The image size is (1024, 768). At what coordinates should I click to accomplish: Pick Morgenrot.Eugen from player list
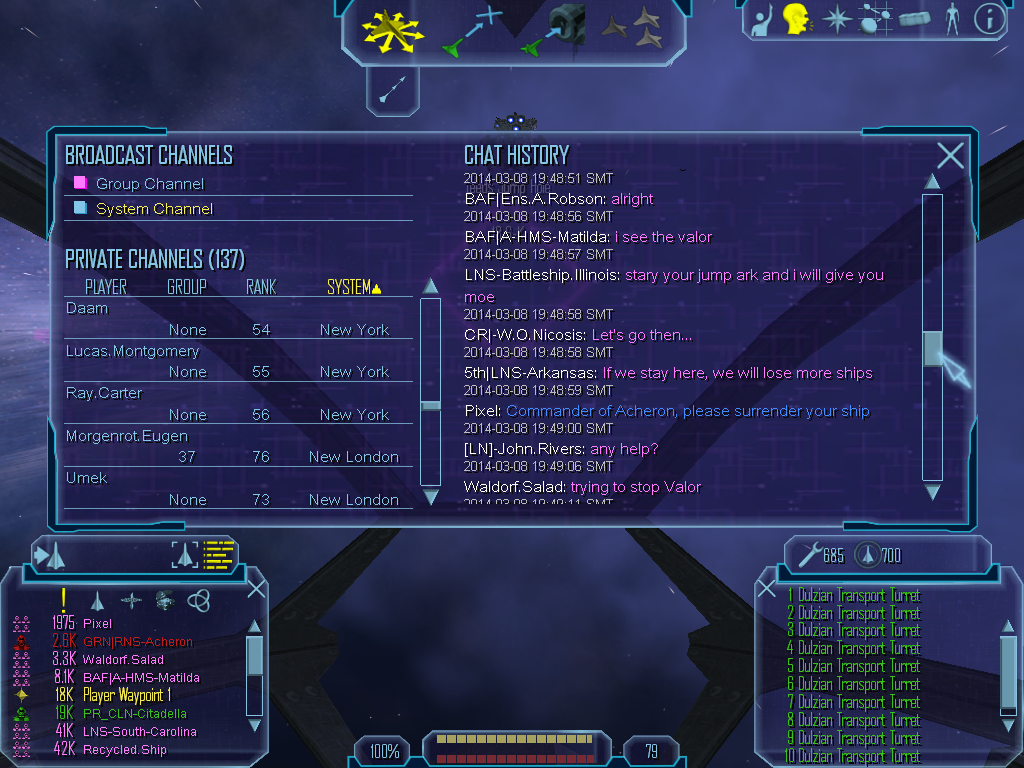(127, 436)
